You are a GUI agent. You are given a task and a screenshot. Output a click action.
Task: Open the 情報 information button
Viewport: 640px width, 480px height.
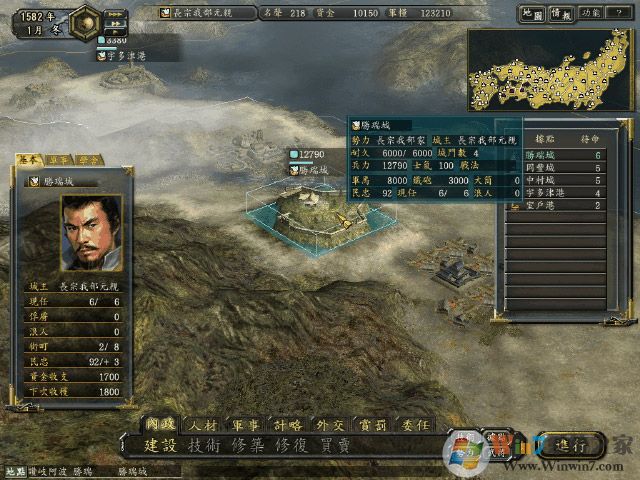pyautogui.click(x=561, y=13)
